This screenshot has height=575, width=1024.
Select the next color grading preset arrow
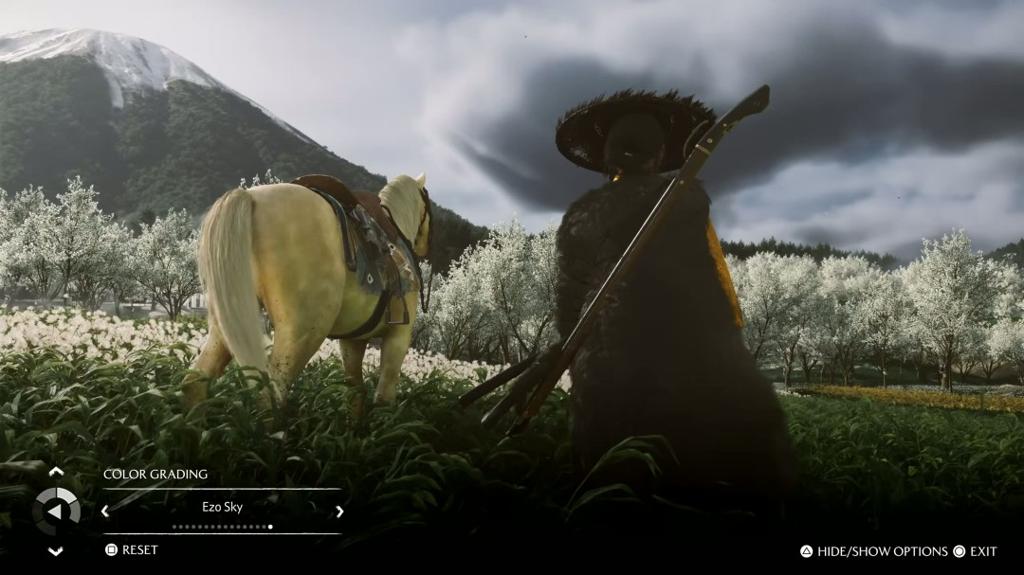[339, 511]
